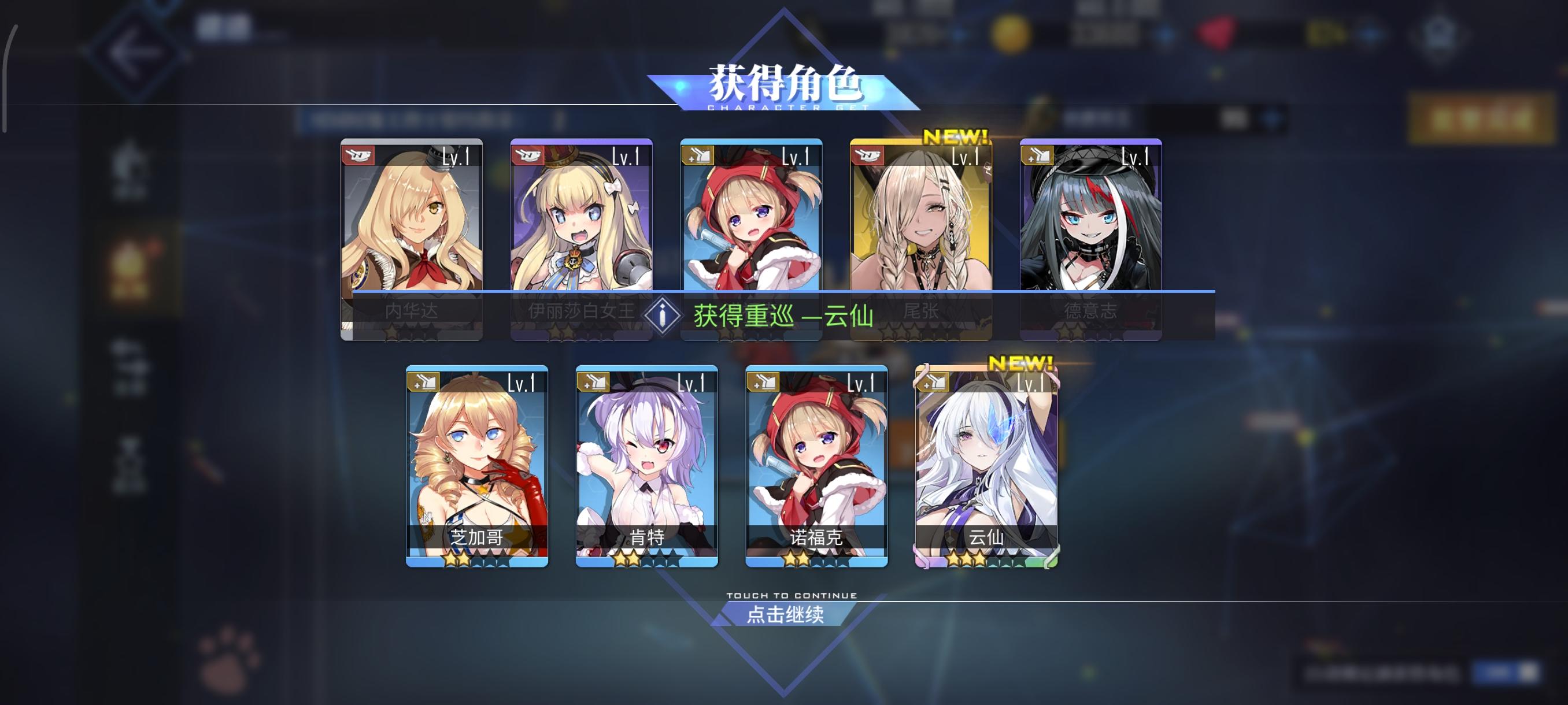Click the NEW! badge above 尾张's card

pos(955,135)
